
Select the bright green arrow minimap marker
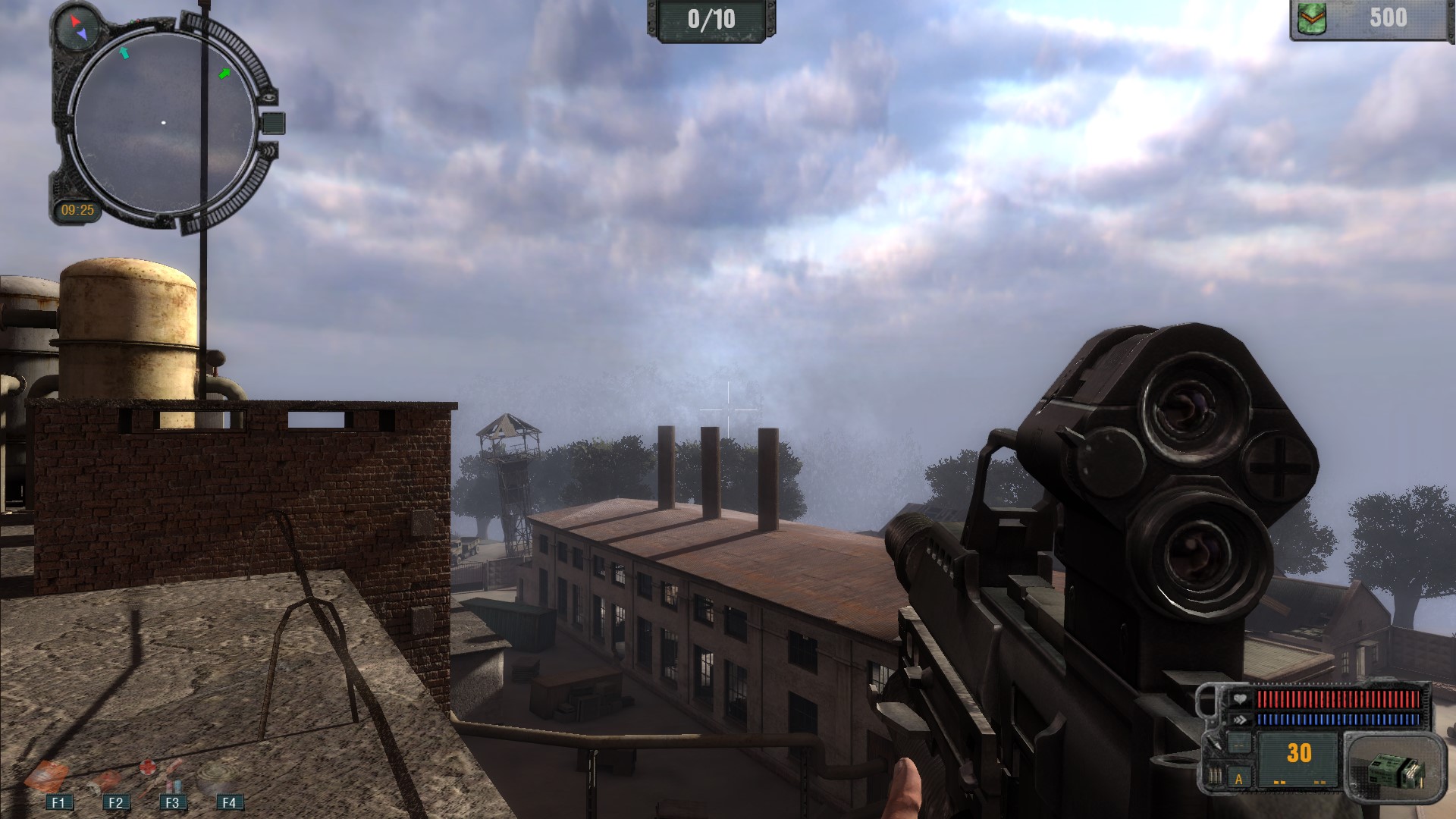224,74
